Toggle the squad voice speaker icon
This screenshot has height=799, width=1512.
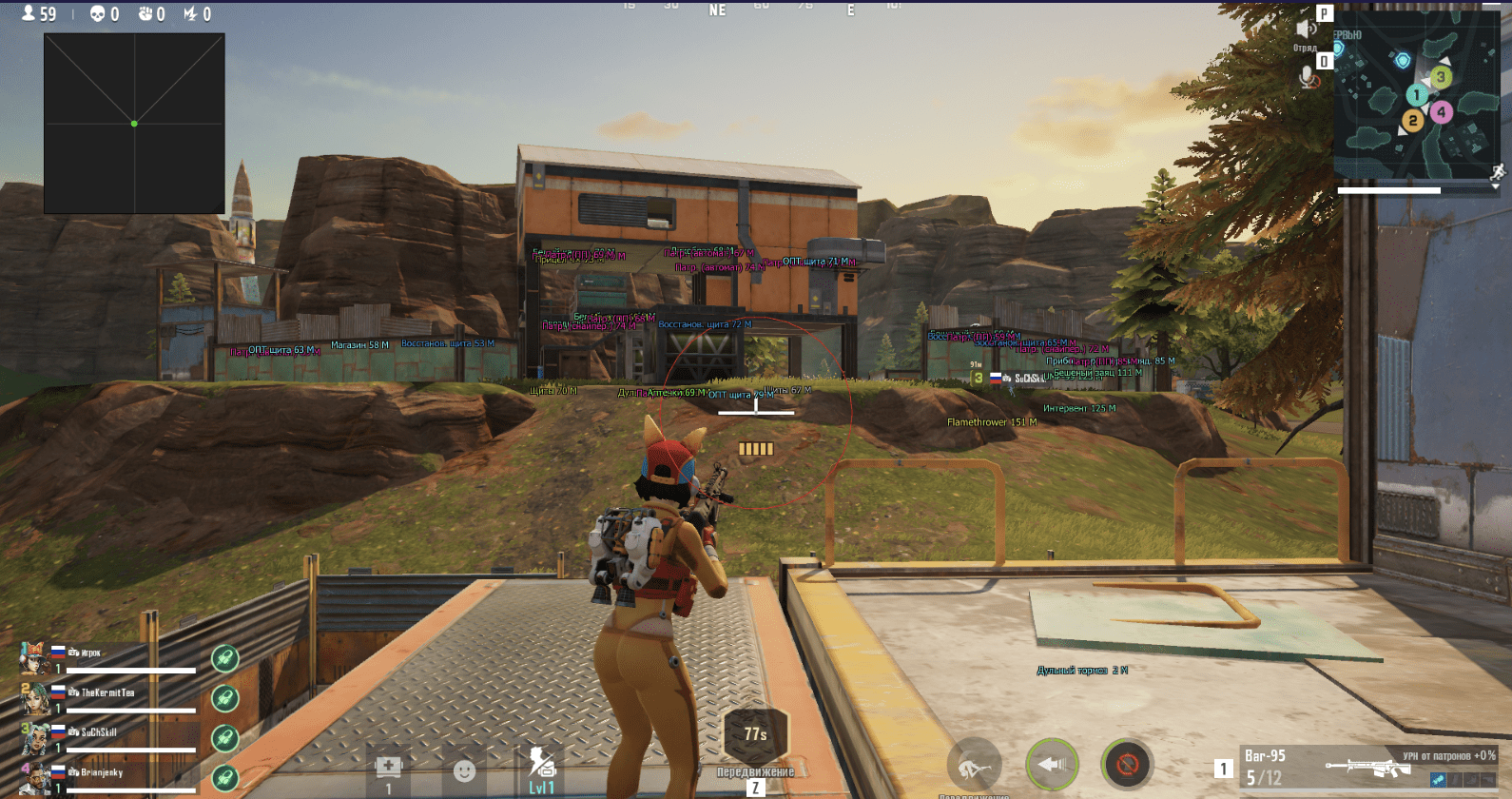1306,29
